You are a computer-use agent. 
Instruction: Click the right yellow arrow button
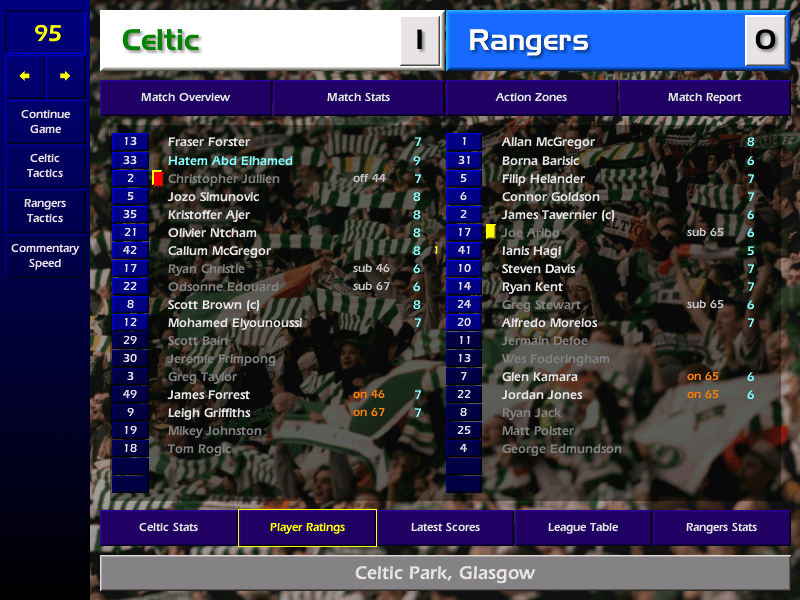pos(66,76)
